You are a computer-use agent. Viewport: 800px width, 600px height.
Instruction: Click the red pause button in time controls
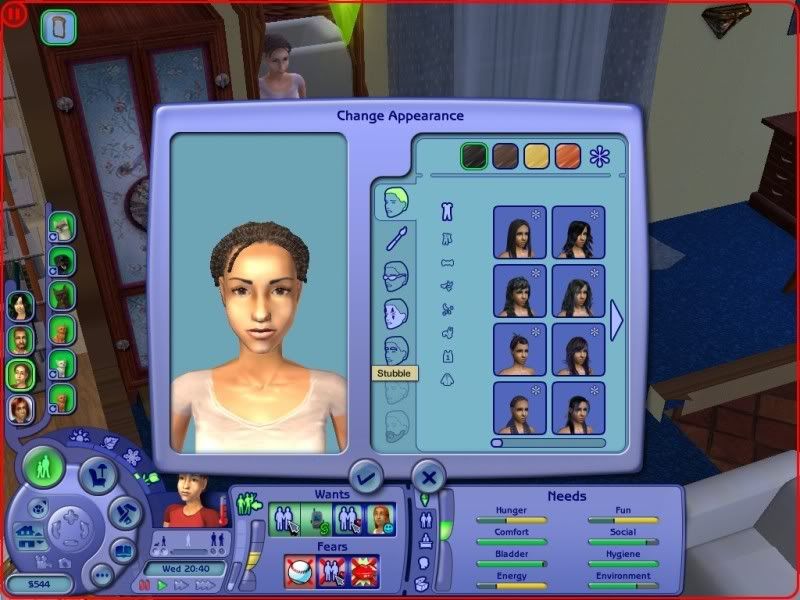pos(144,584)
